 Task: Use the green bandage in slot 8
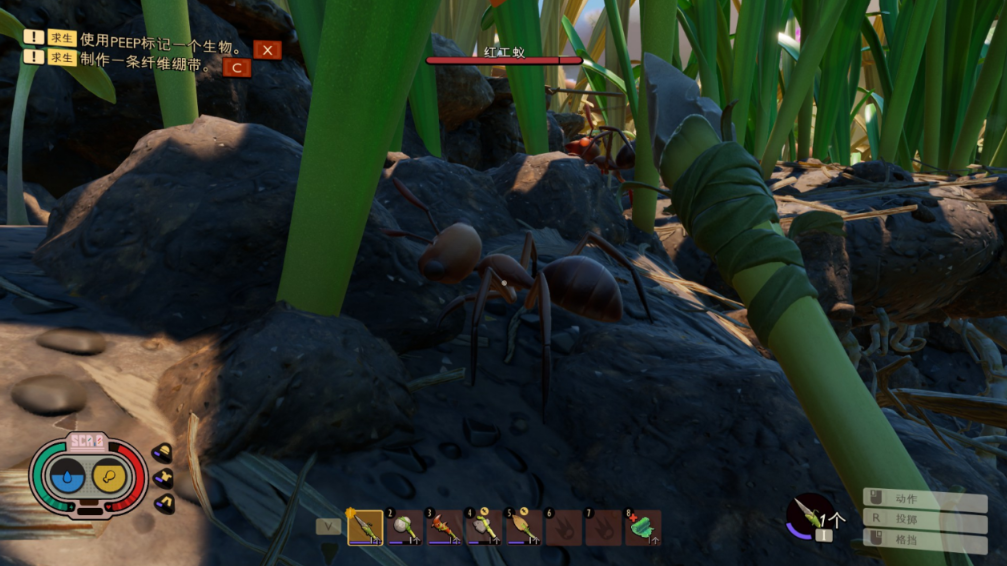click(x=642, y=527)
